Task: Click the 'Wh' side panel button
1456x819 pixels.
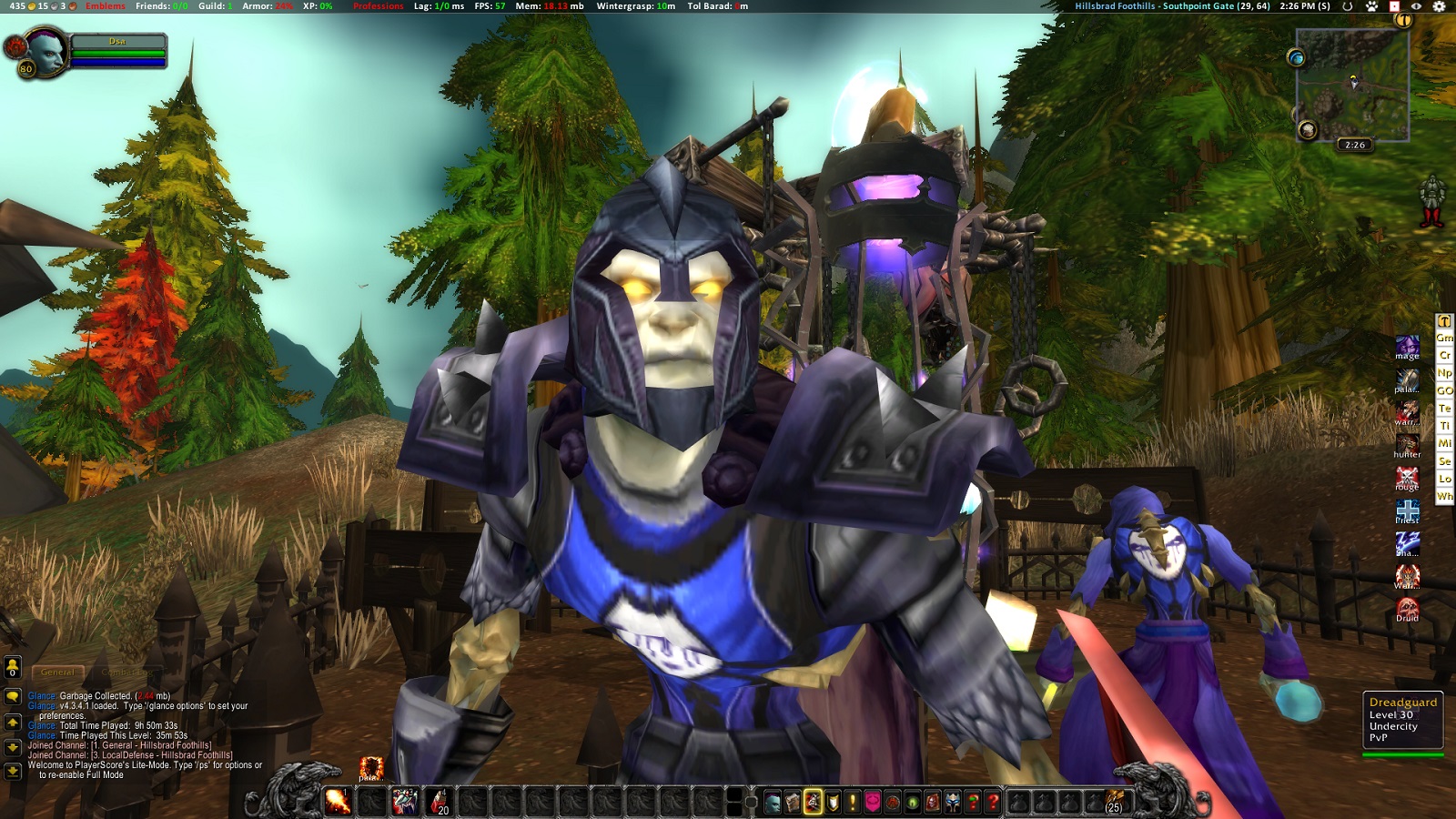Action: [x=1444, y=497]
